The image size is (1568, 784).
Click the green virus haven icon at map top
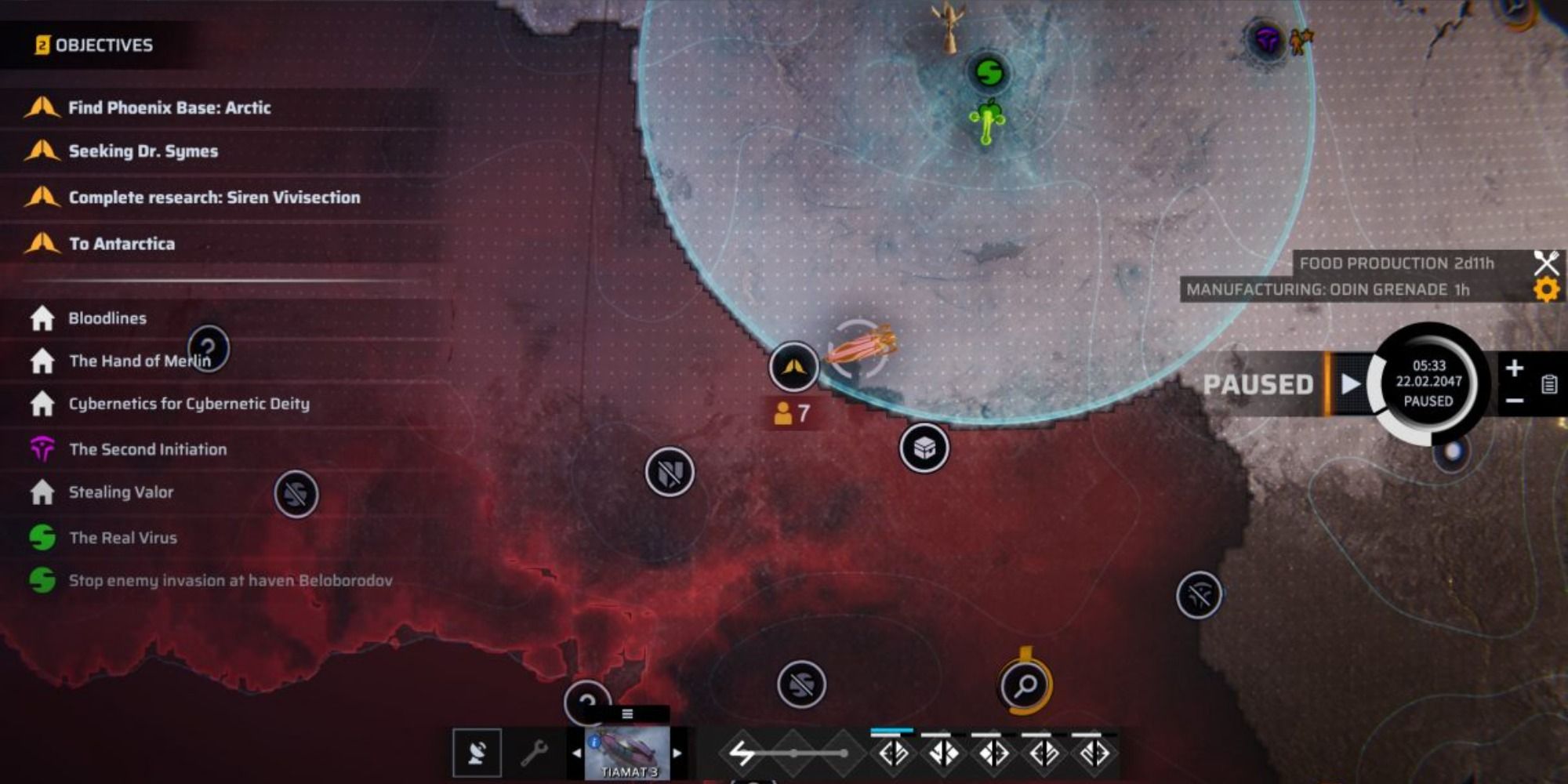click(989, 71)
